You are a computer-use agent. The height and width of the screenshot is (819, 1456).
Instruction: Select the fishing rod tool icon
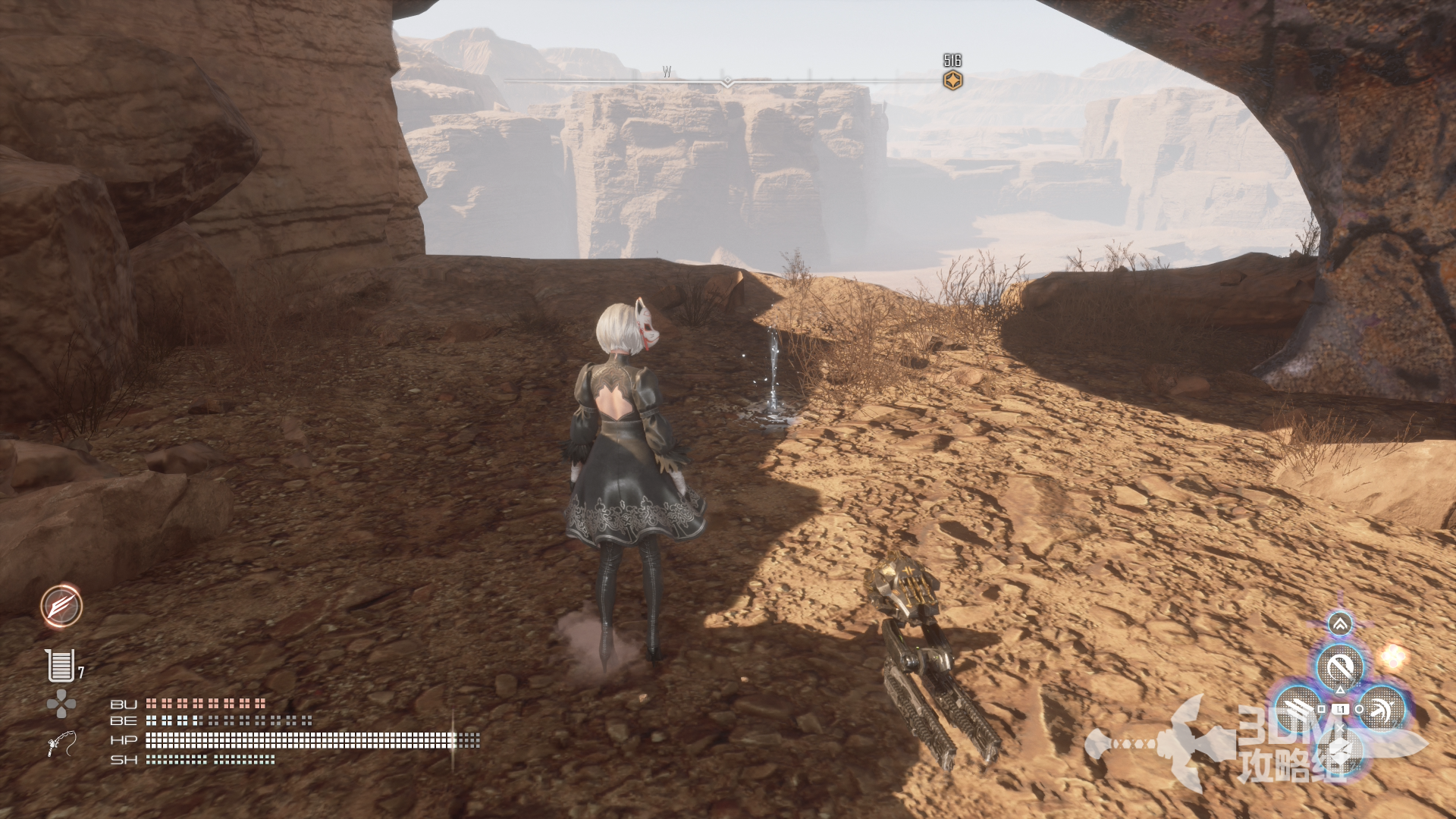click(x=61, y=743)
